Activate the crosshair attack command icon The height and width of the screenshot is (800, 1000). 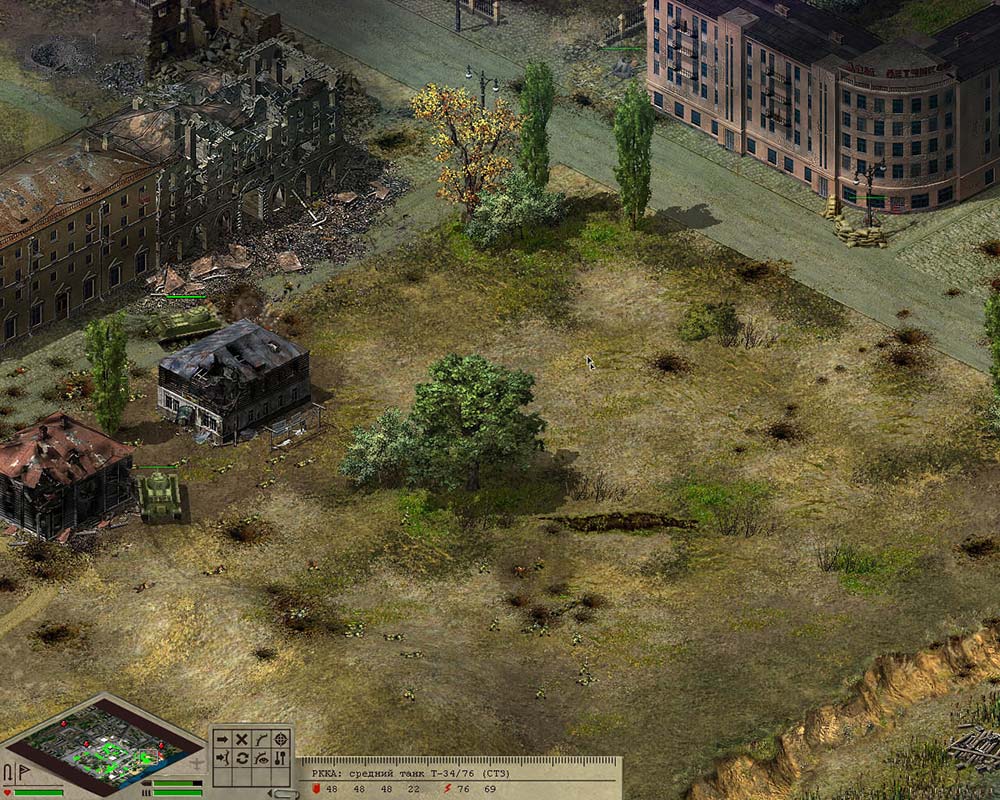click(281, 739)
